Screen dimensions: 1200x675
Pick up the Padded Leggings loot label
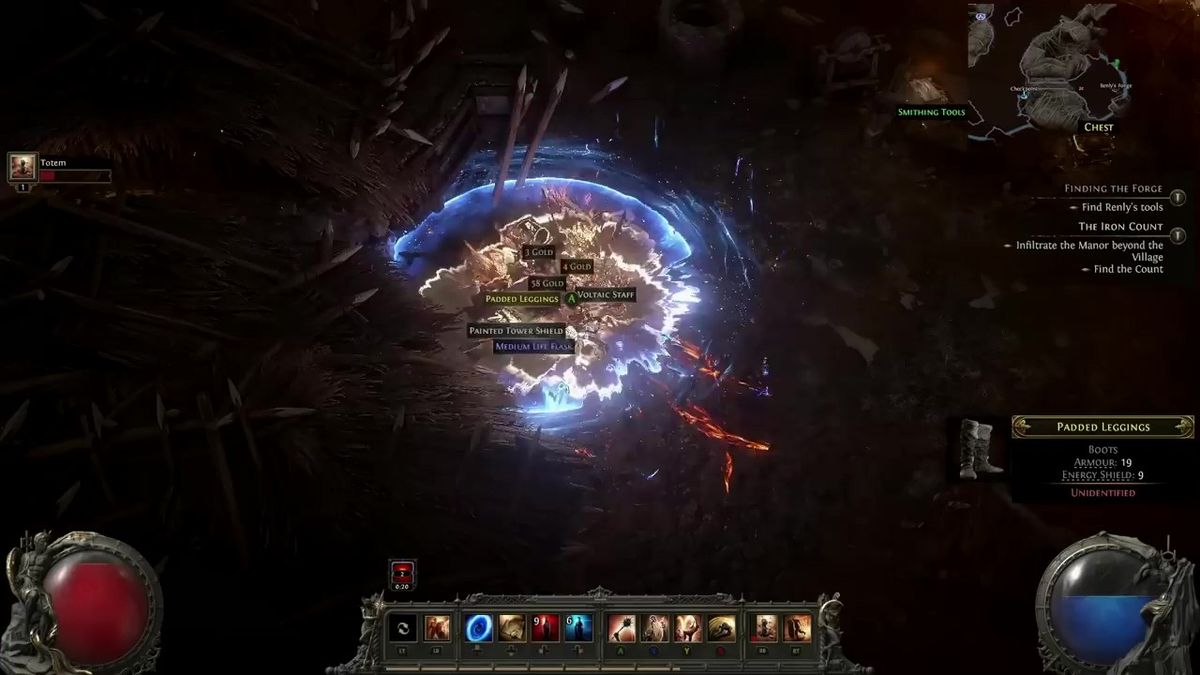click(521, 299)
